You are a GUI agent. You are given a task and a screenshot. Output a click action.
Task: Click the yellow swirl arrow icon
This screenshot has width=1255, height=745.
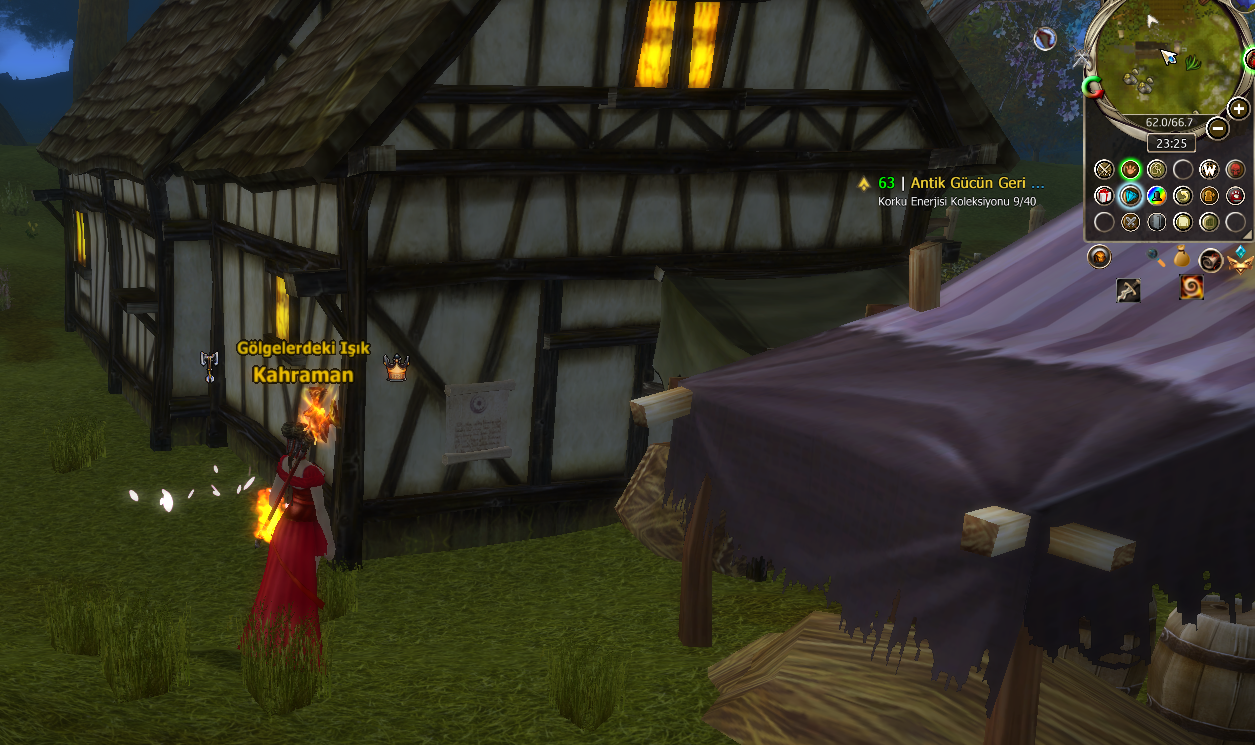[x=1182, y=195]
